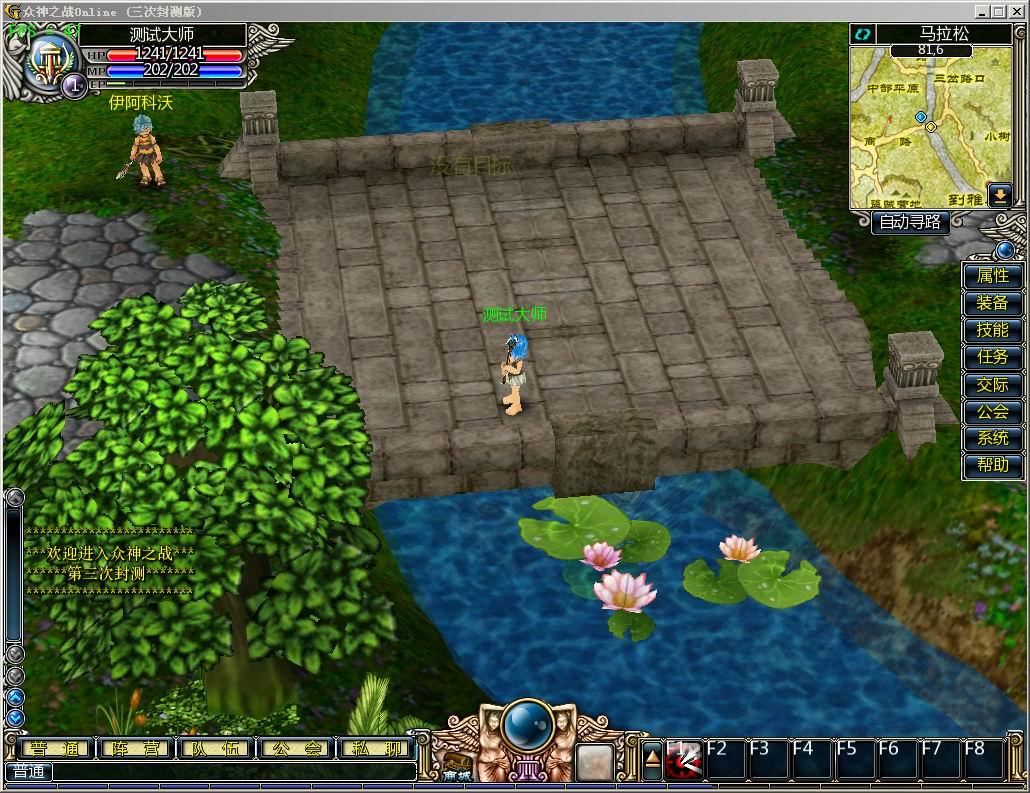1030x793 pixels.
Task: Close the game window
Action: click(x=1018, y=11)
